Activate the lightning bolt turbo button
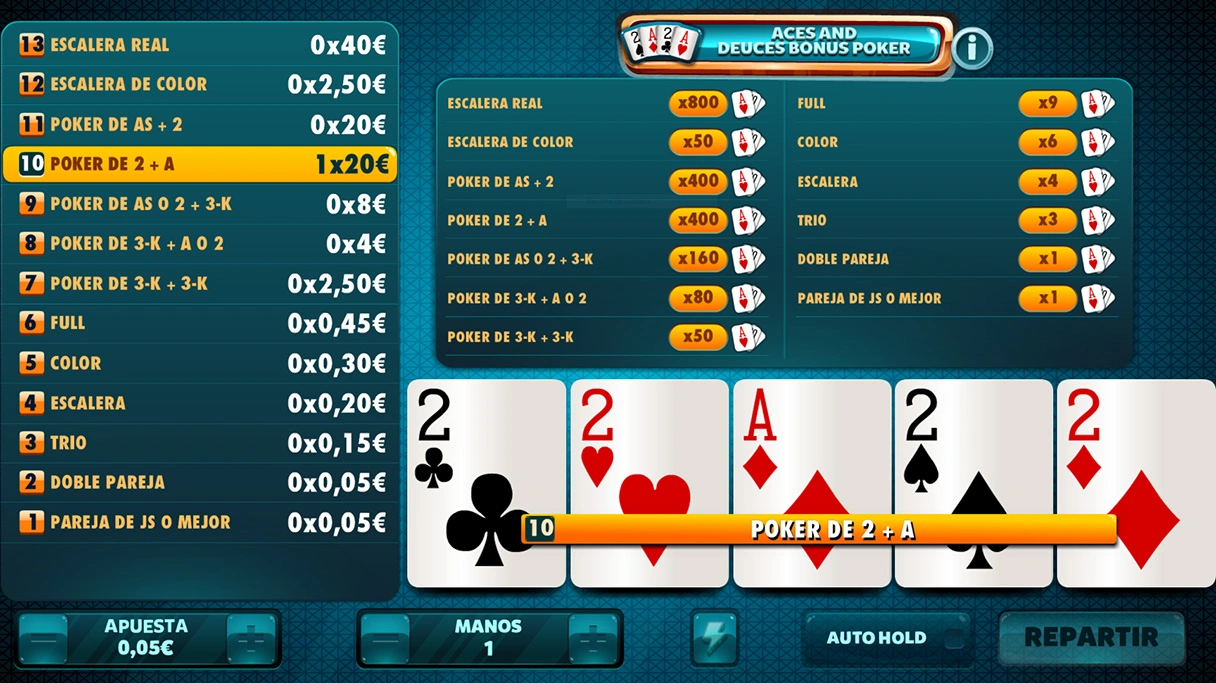 coord(715,638)
